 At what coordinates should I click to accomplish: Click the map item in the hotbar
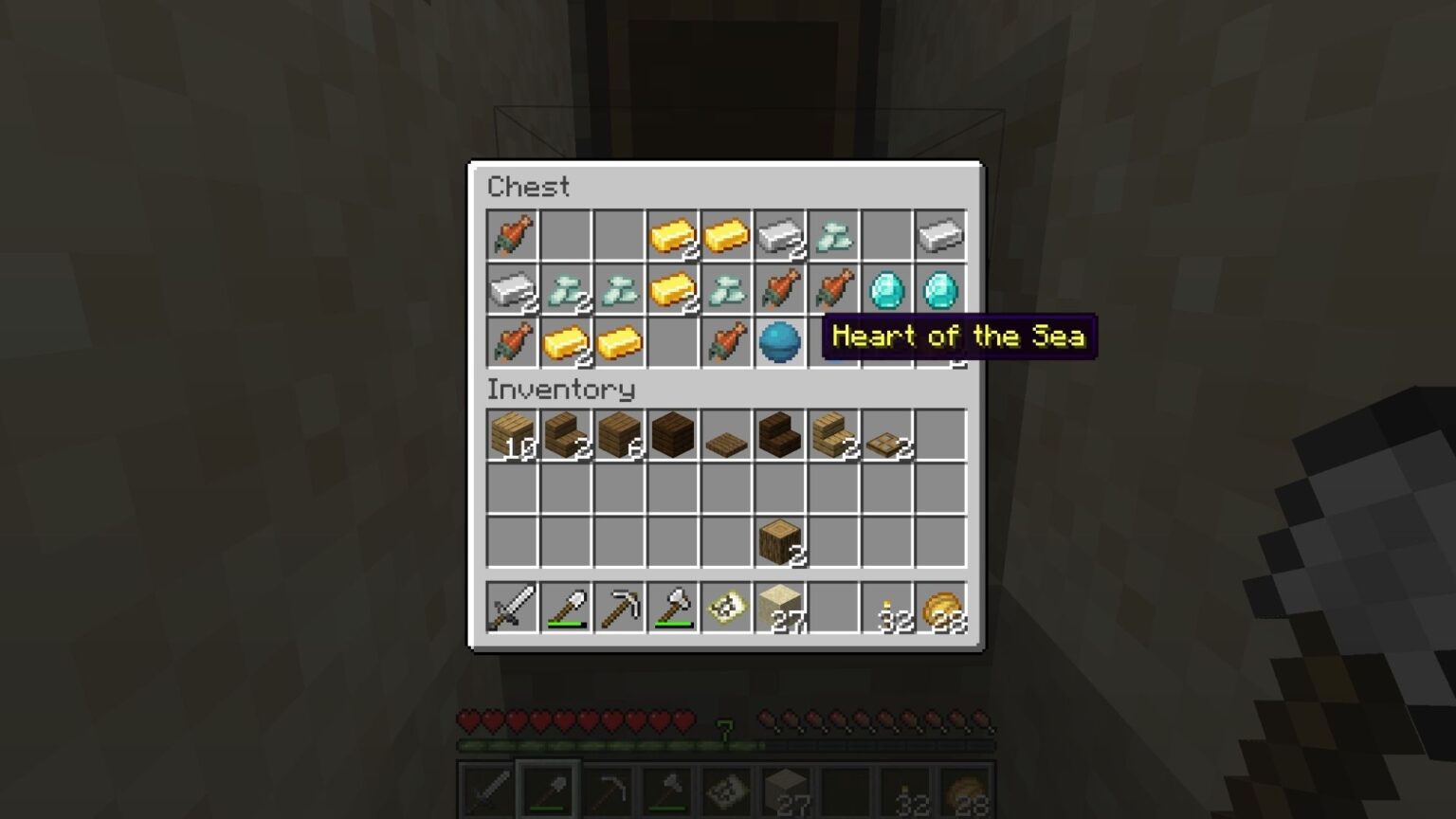pos(725,607)
